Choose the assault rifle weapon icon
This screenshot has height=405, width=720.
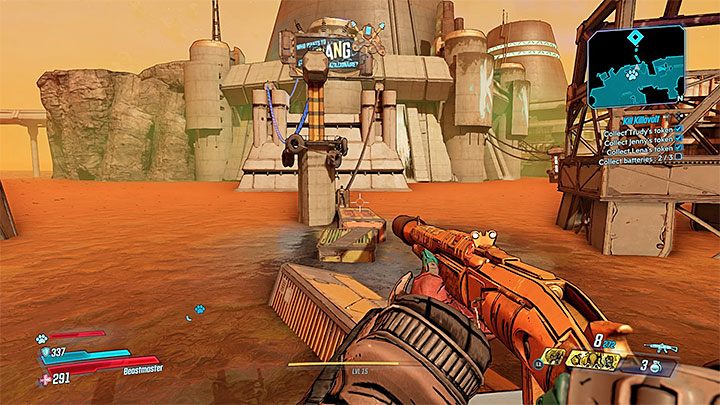point(661,347)
